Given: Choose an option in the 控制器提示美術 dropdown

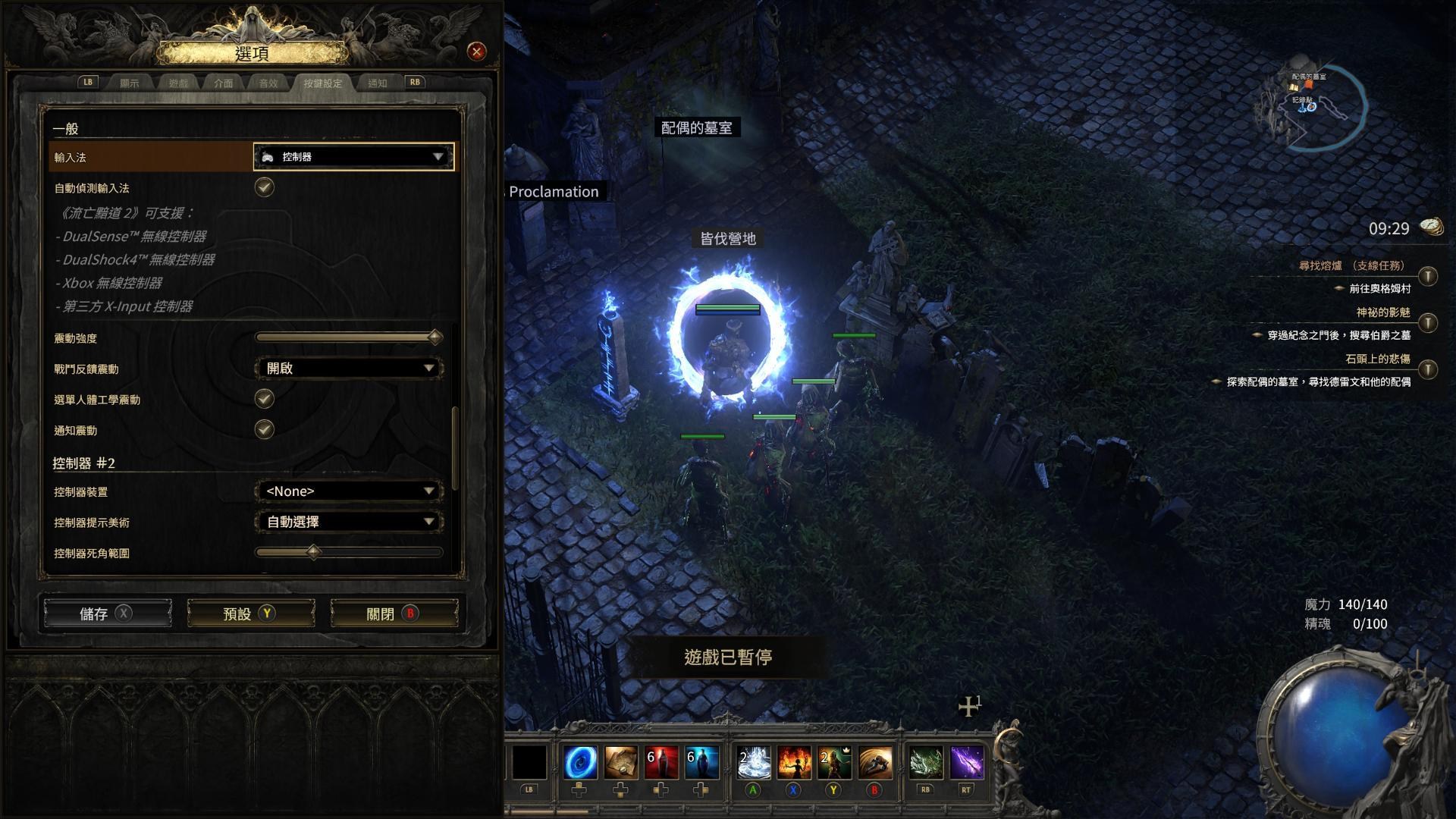Looking at the screenshot, I should 349,522.
